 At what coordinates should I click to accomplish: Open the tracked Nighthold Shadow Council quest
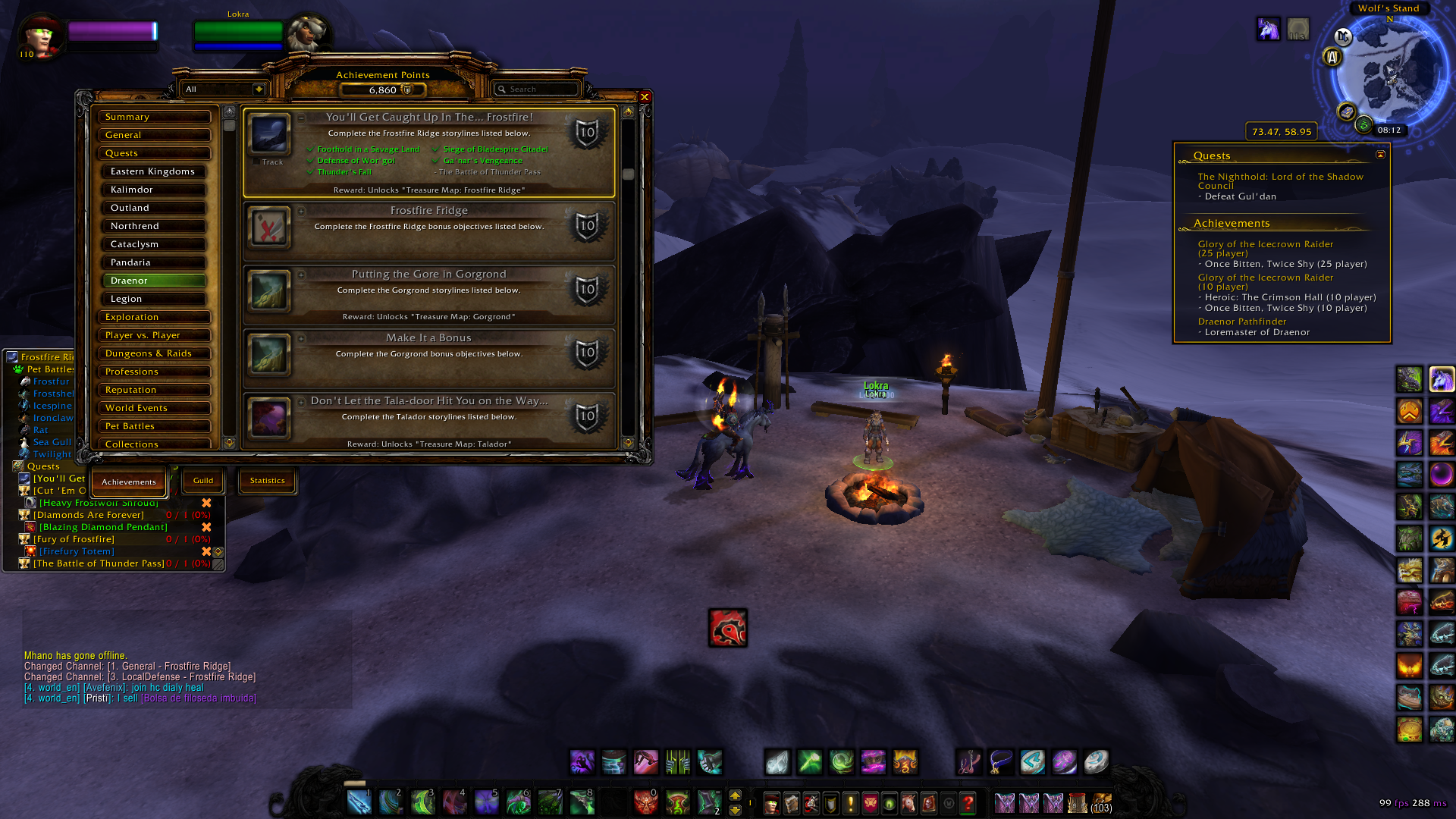click(x=1280, y=180)
